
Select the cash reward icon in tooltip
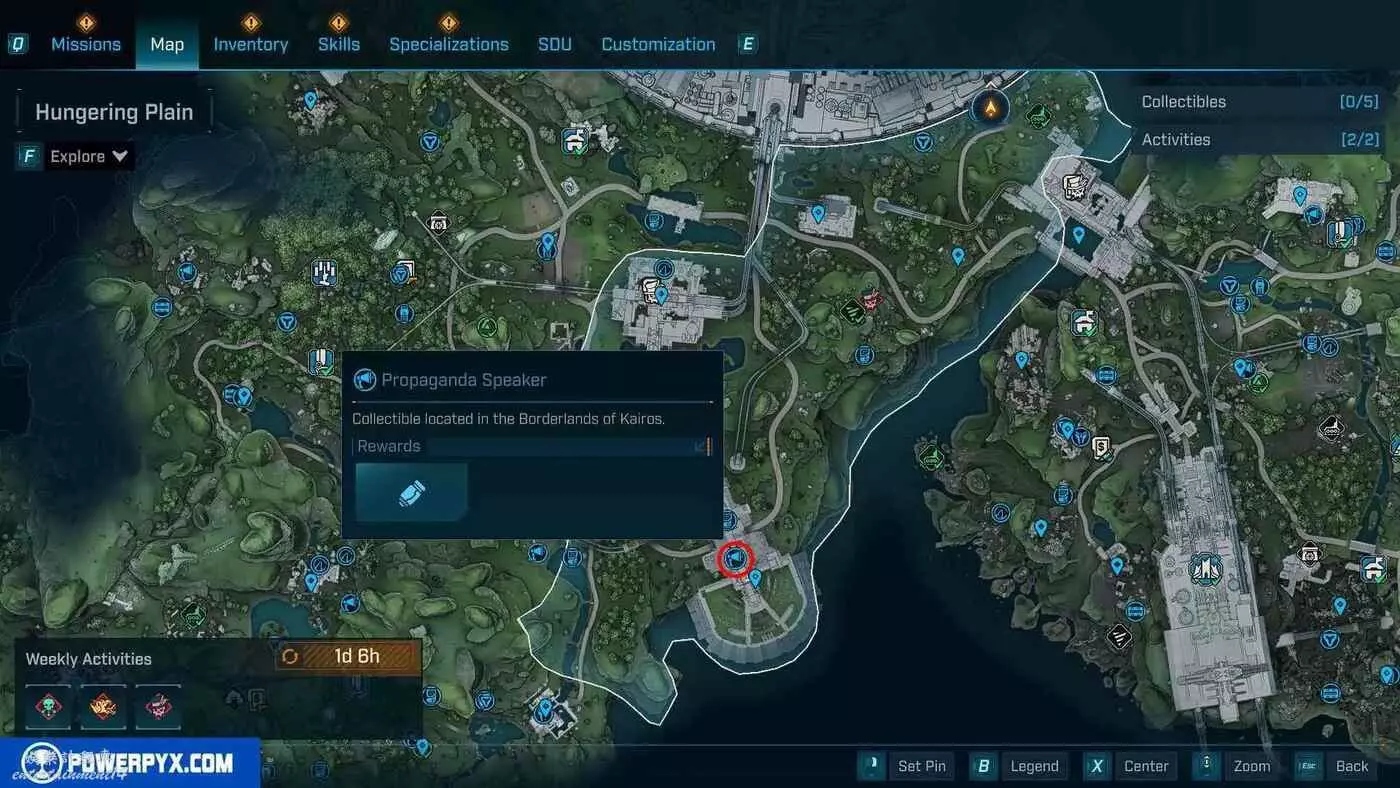click(412, 492)
